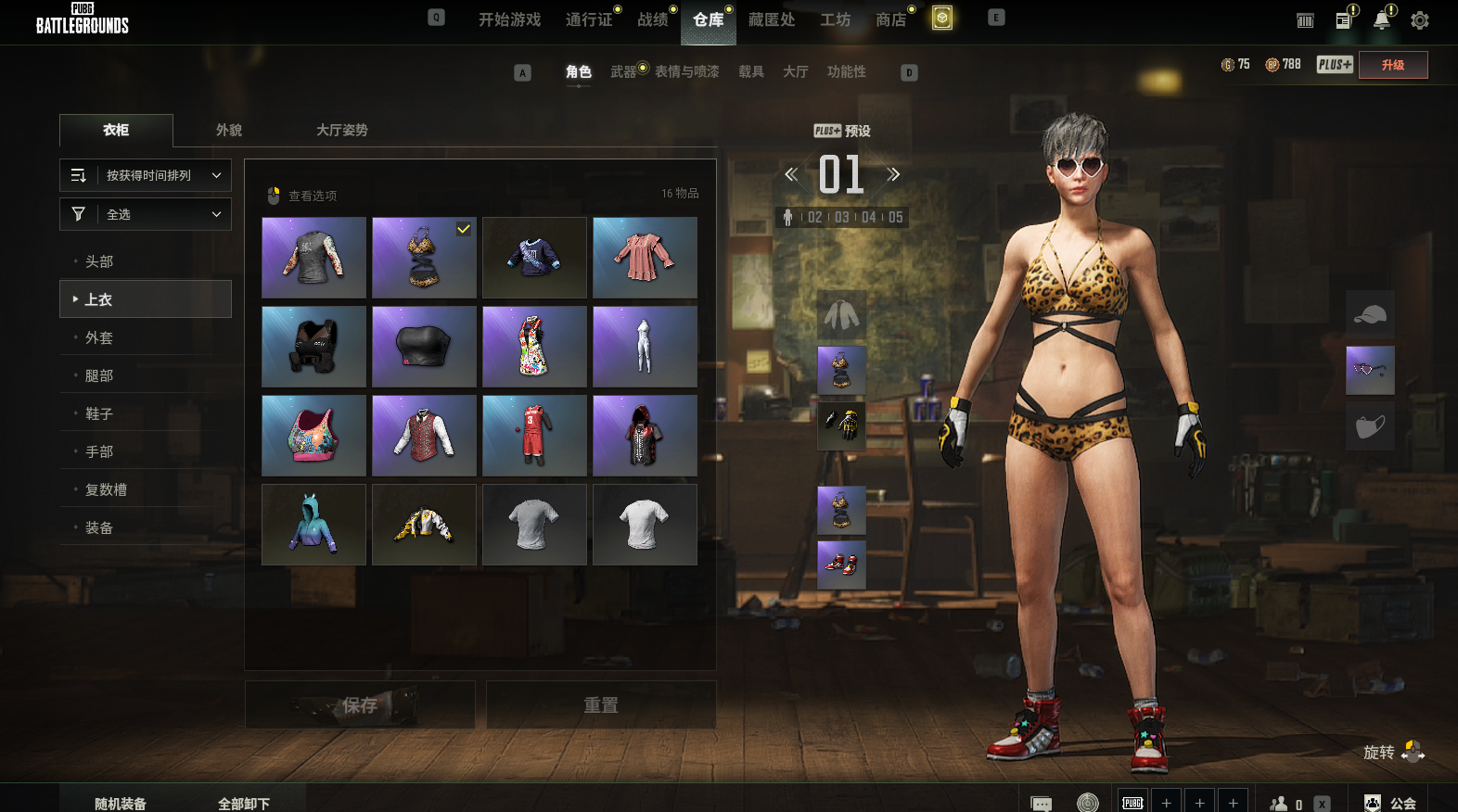
Task: Go to next preset with right arrow
Action: tap(893, 174)
